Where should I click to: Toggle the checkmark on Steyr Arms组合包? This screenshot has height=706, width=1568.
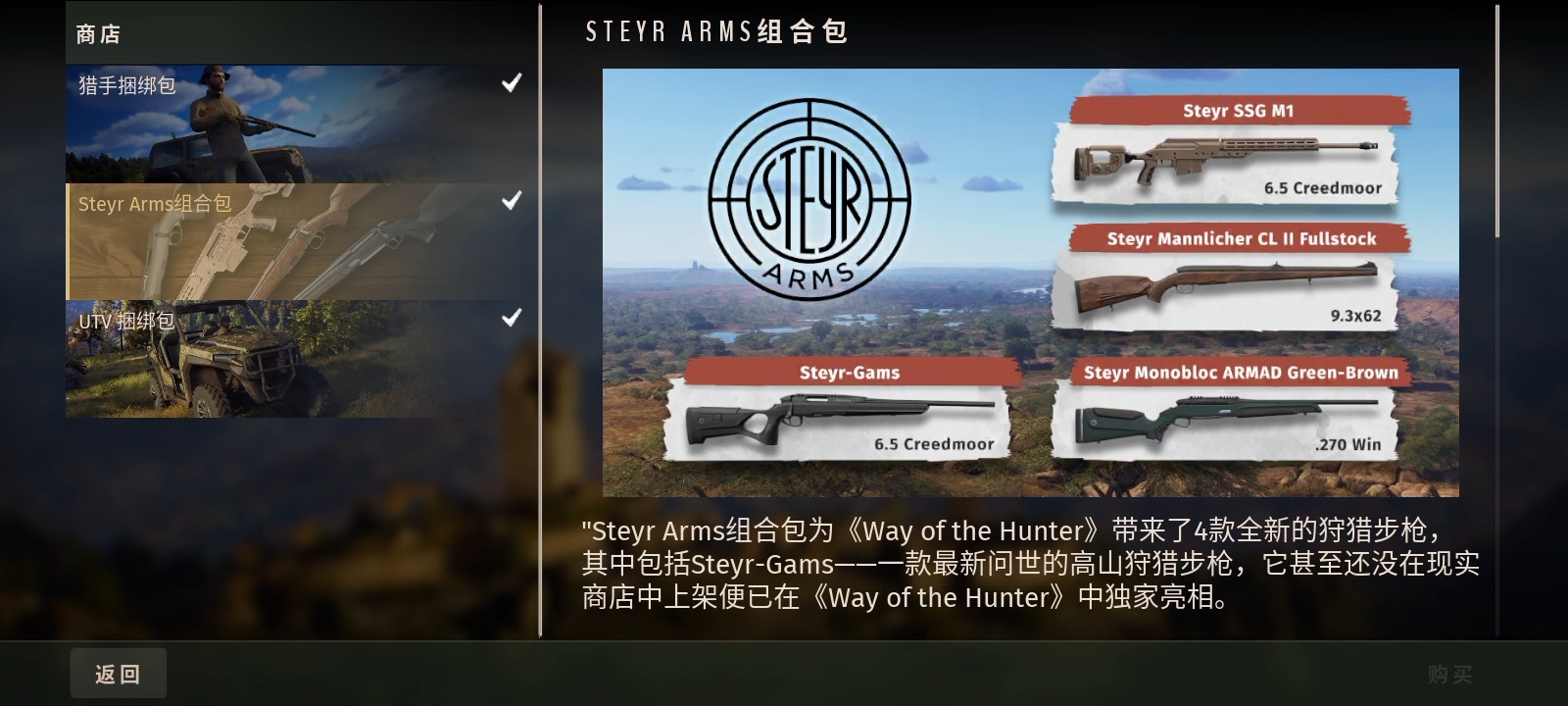coord(511,202)
